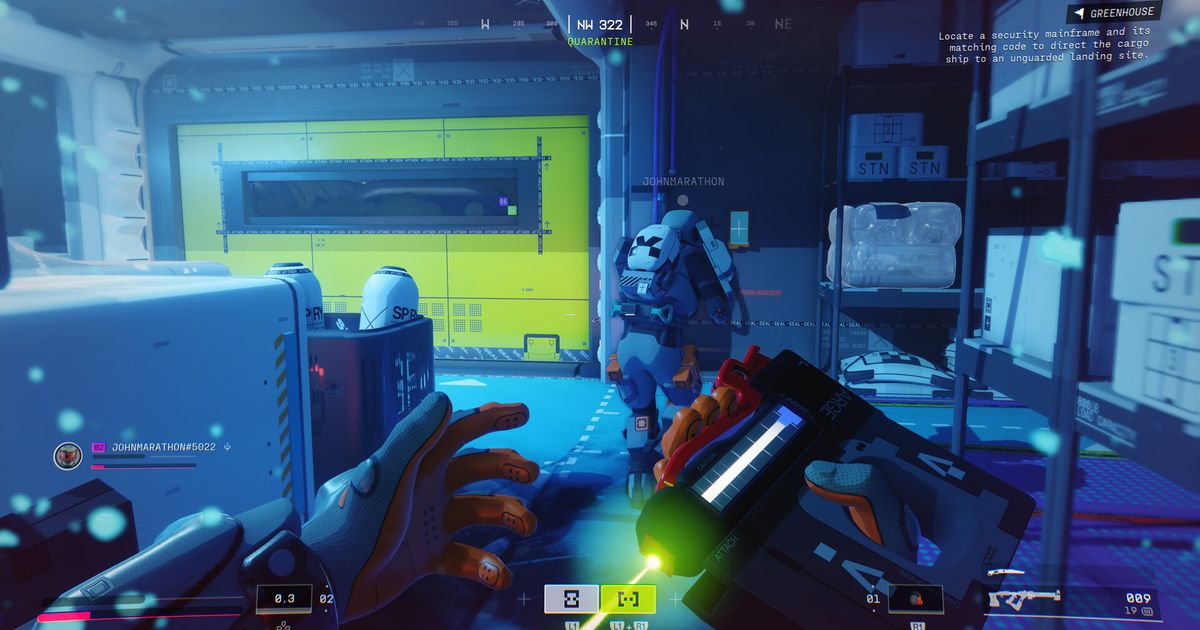This screenshot has width=1200, height=630.
Task: Select the white ability slot in the center hotbar
Action: [571, 599]
